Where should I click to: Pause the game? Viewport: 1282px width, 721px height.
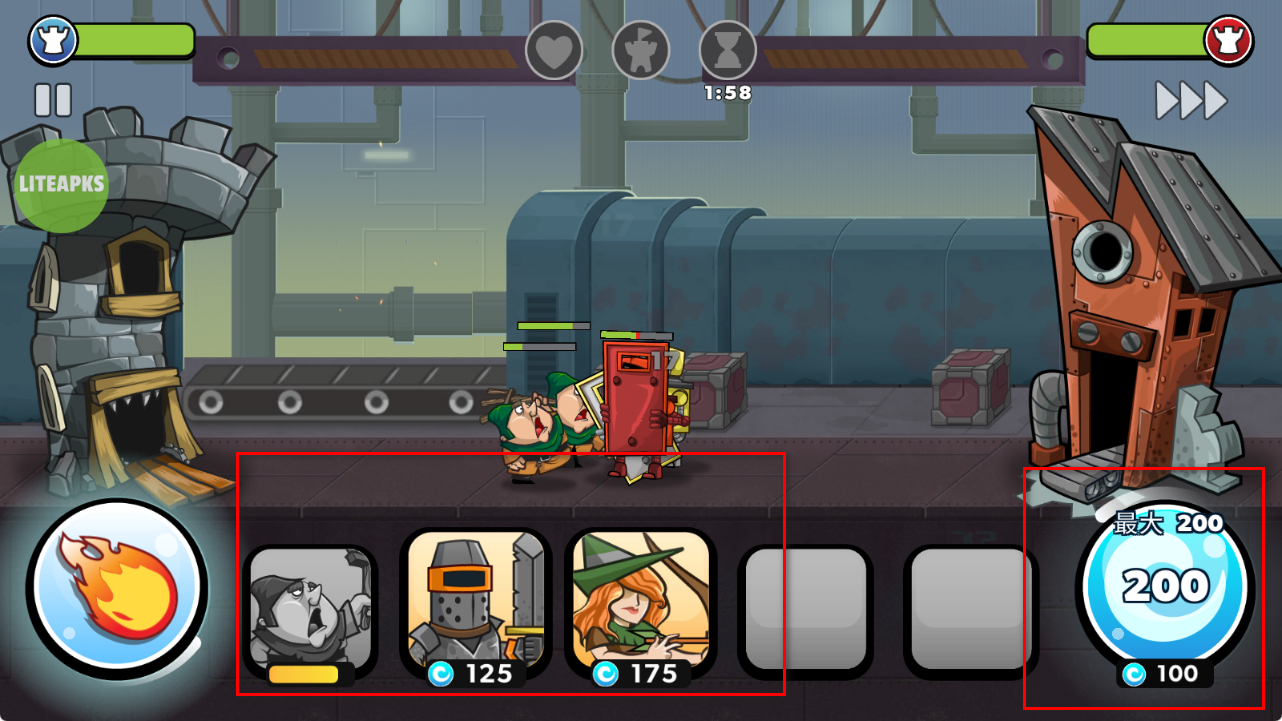[x=53, y=100]
